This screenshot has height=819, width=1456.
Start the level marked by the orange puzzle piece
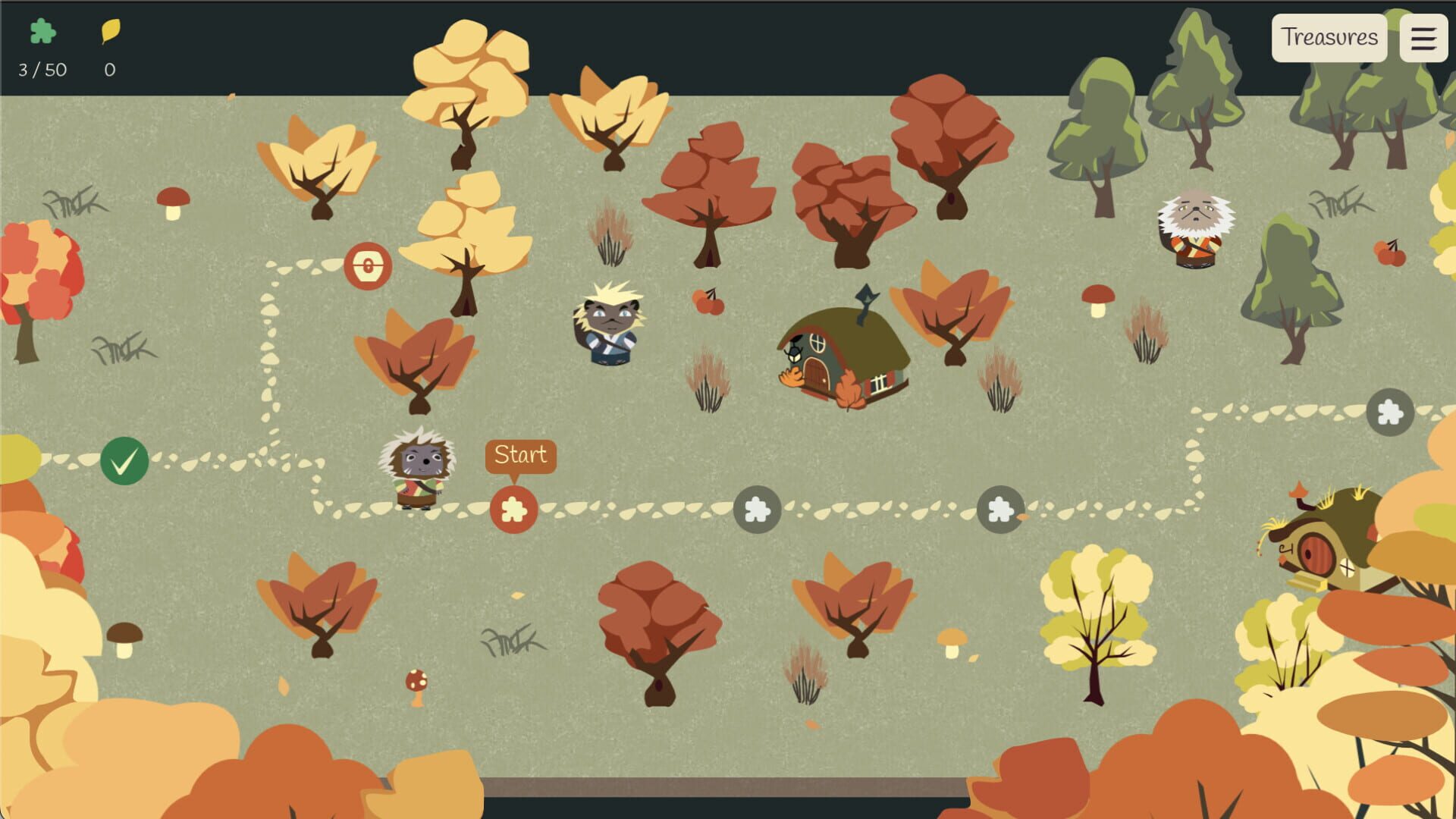pyautogui.click(x=514, y=510)
